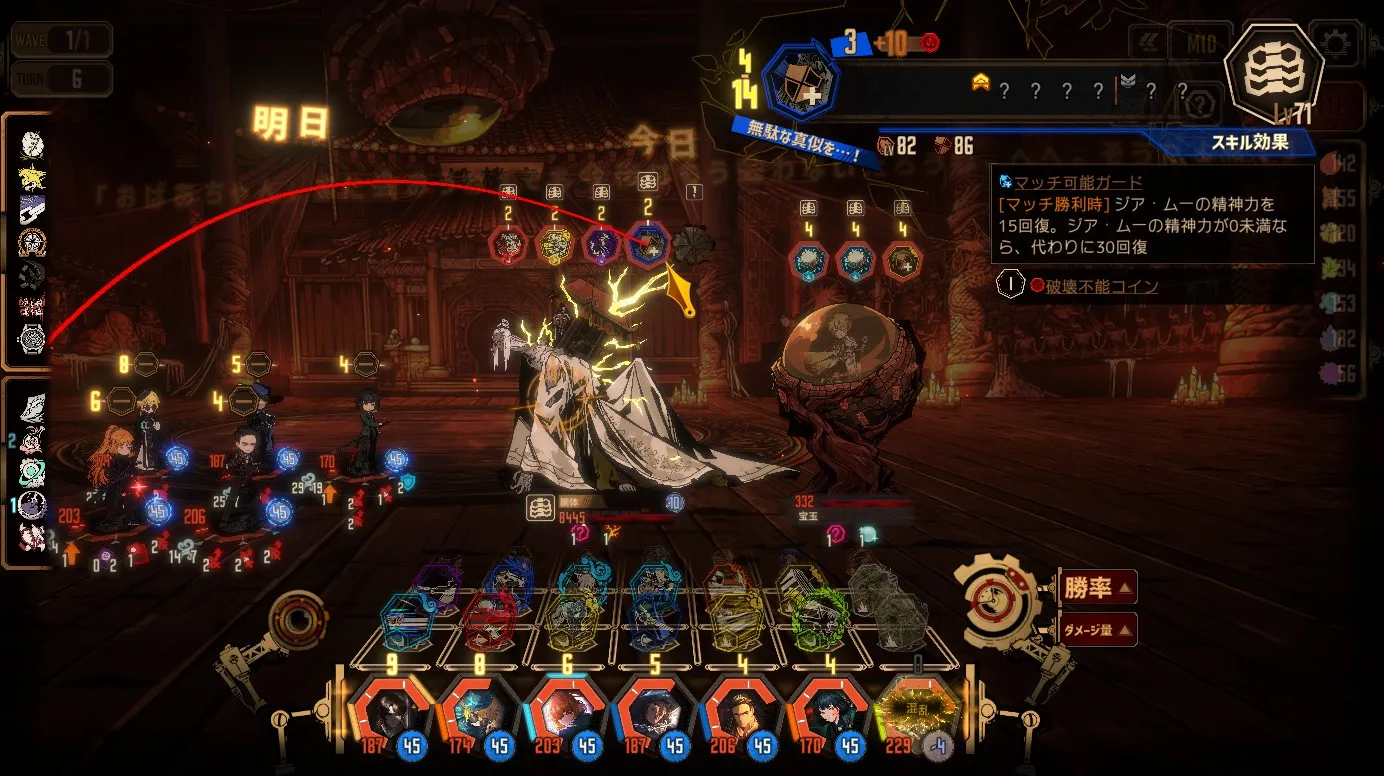The height and width of the screenshot is (776, 1384).
Task: Open the octagonal question mark help button
Action: pyautogui.click(x=1202, y=101)
